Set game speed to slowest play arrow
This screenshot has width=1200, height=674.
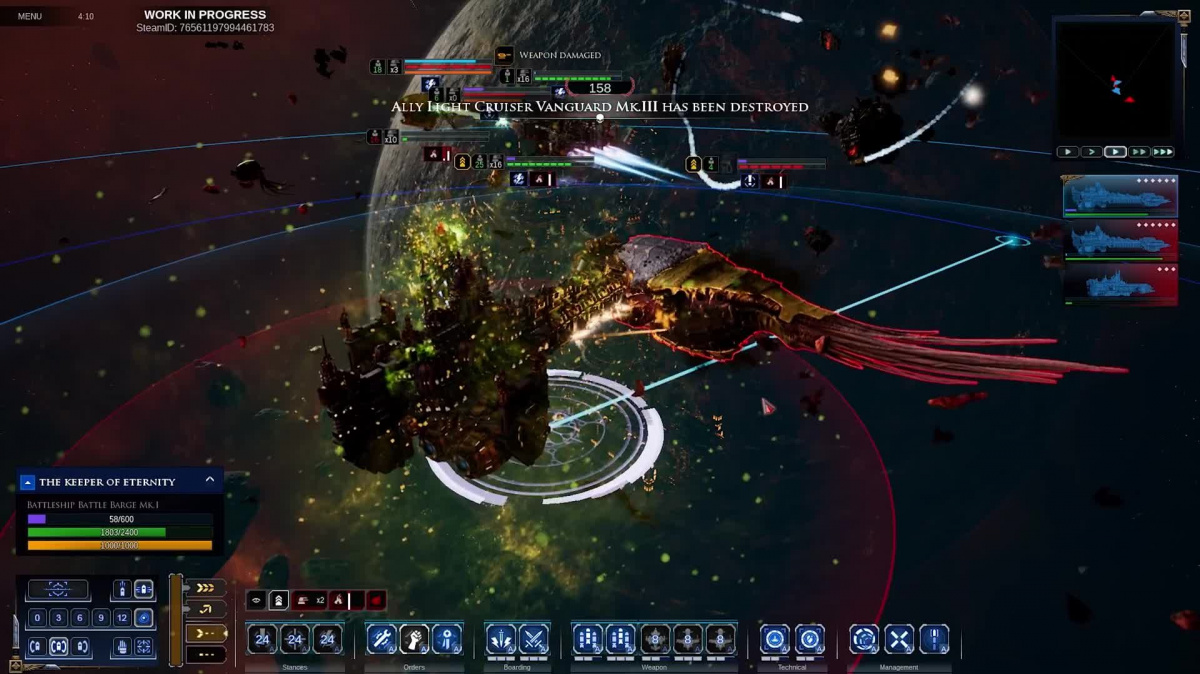1068,152
